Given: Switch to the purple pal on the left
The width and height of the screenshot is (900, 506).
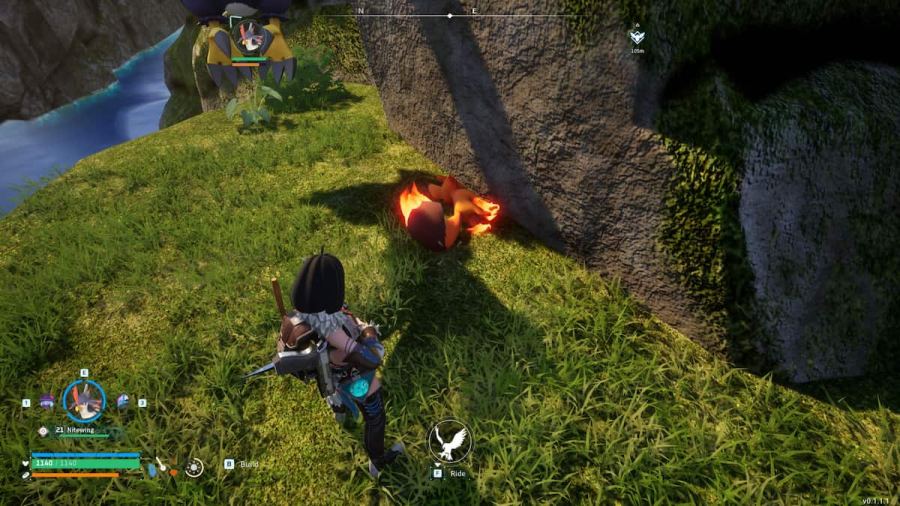Looking at the screenshot, I should (x=47, y=401).
